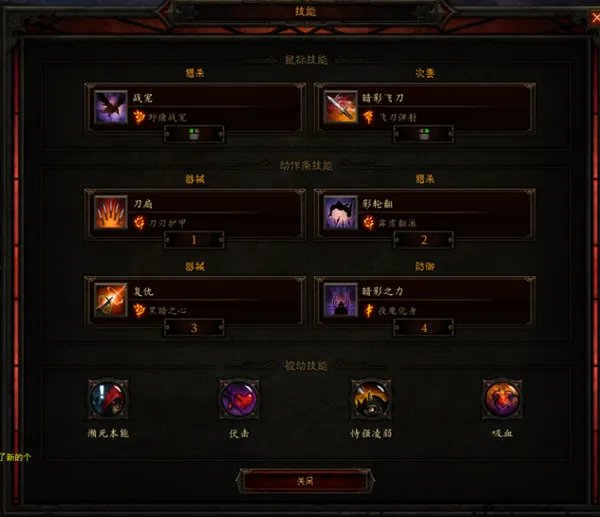Close the skills panel with 关闭
This screenshot has width=600, height=517.
click(x=304, y=481)
